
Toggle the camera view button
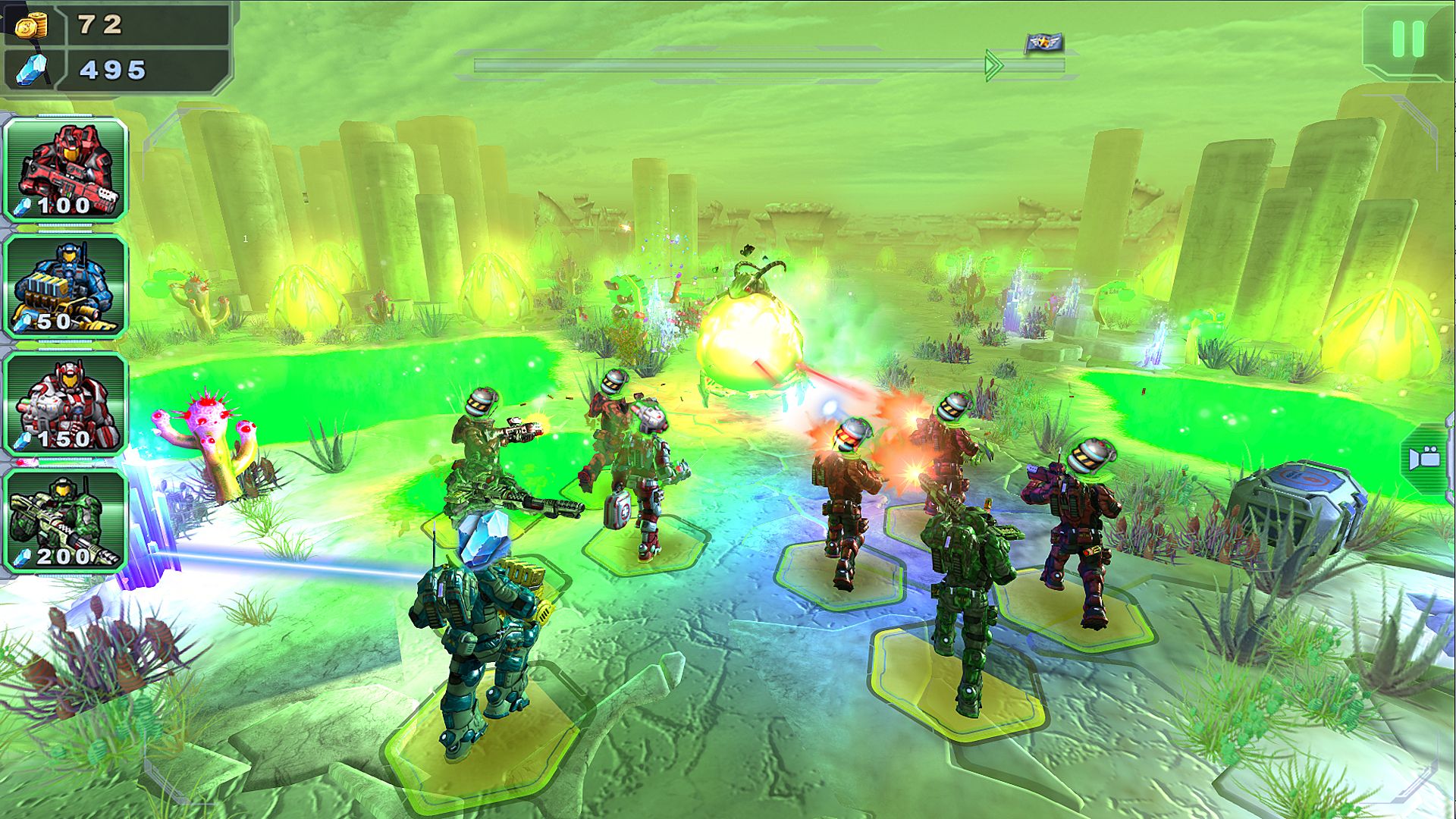pyautogui.click(x=1426, y=459)
